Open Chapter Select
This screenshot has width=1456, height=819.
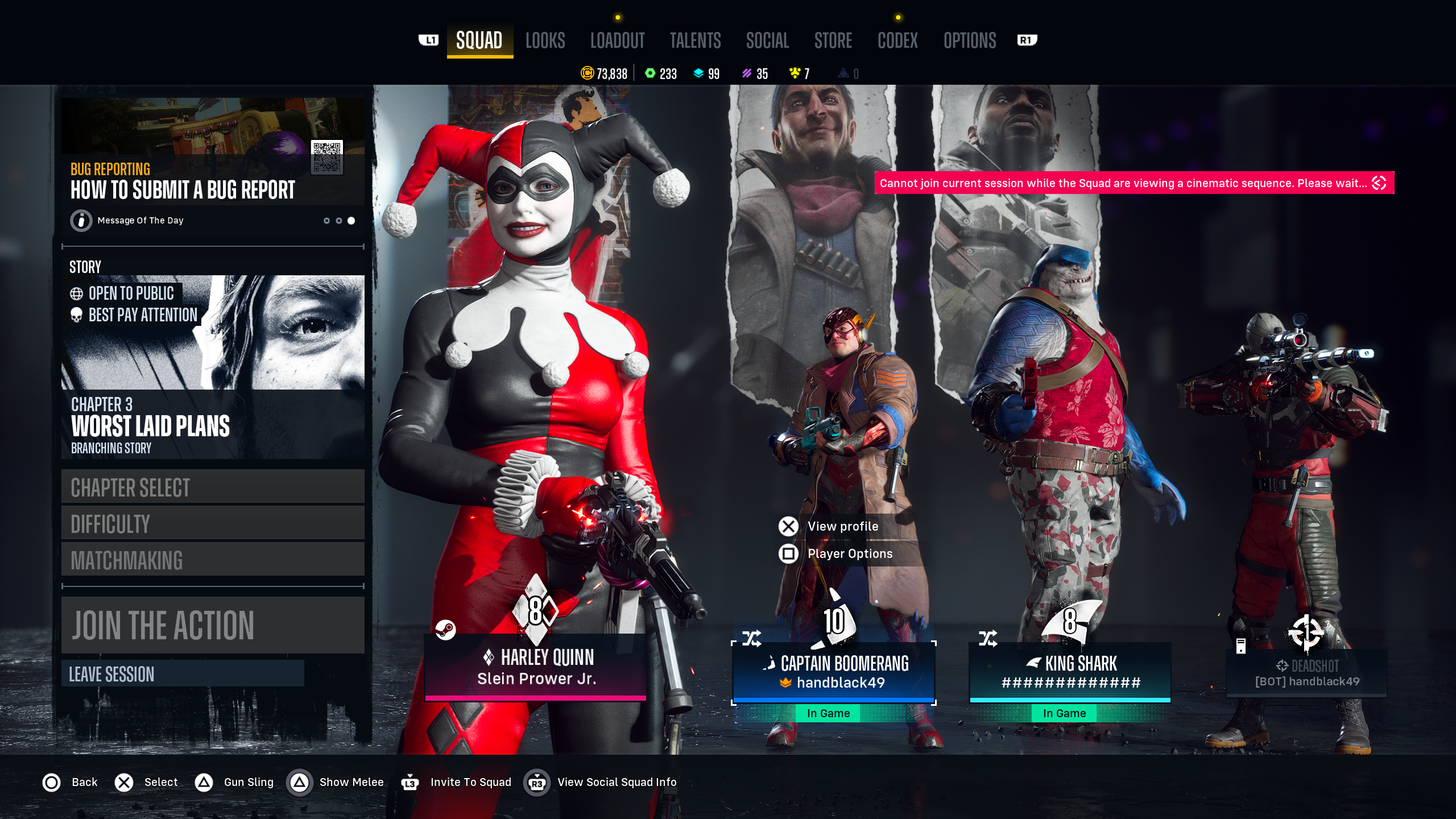(212, 487)
